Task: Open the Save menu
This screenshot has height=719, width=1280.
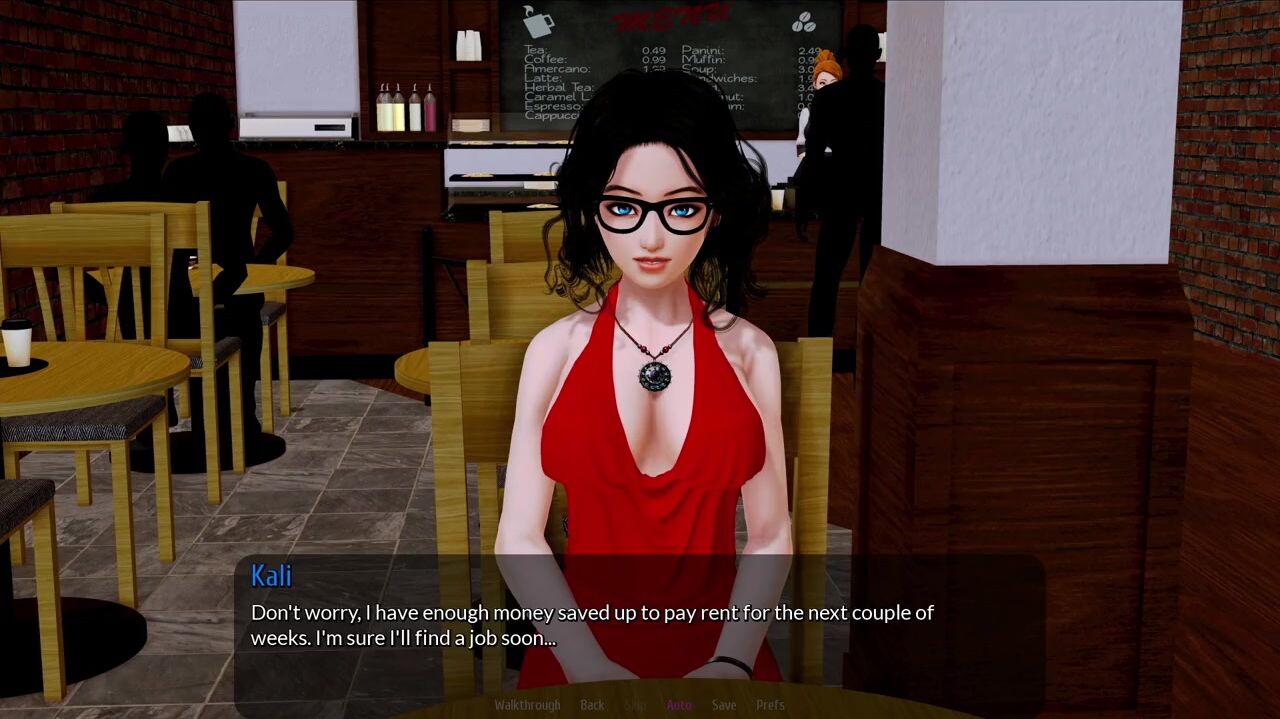Action: [x=724, y=705]
